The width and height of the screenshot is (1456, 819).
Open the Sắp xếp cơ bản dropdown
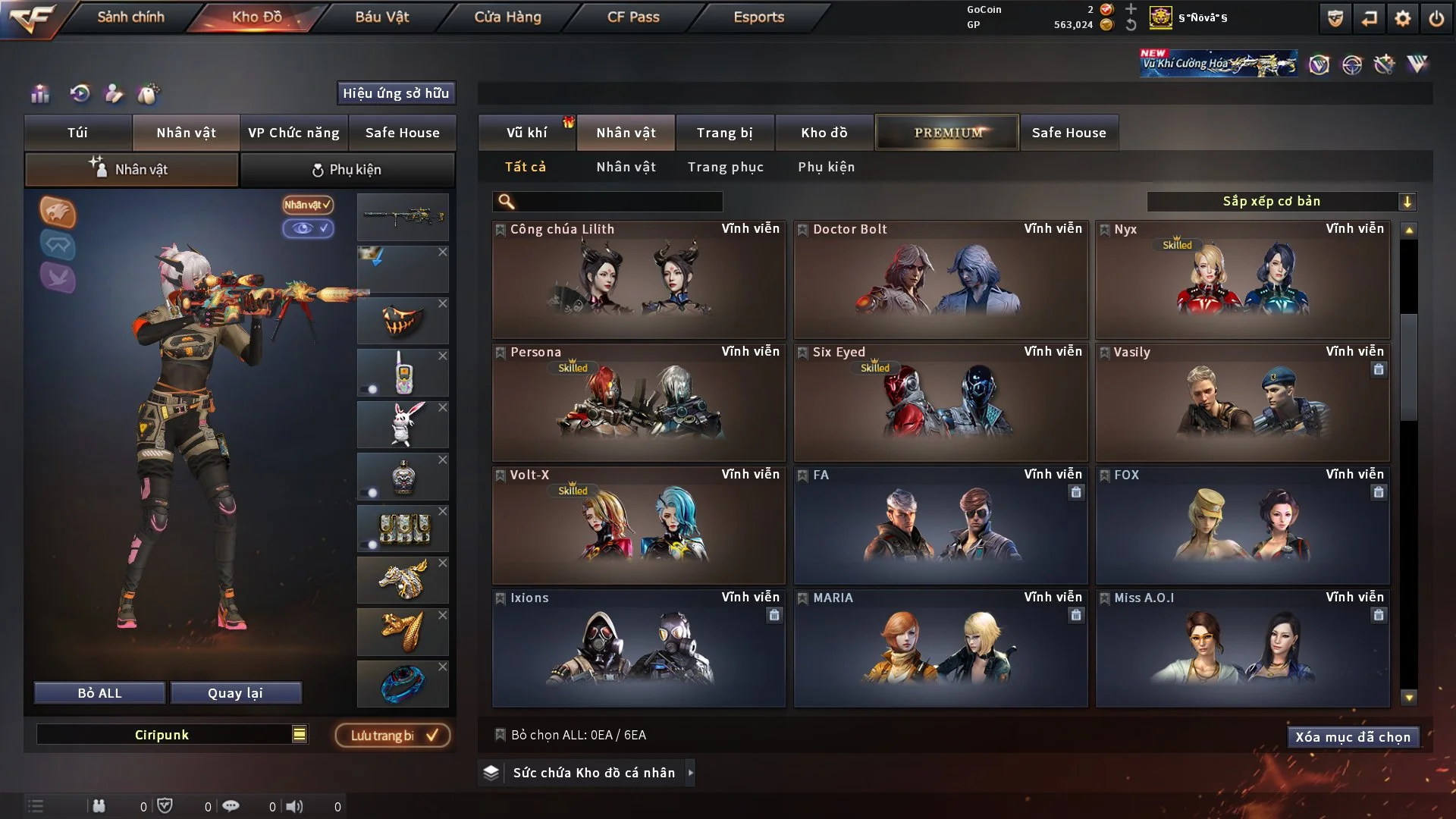[x=1281, y=201]
